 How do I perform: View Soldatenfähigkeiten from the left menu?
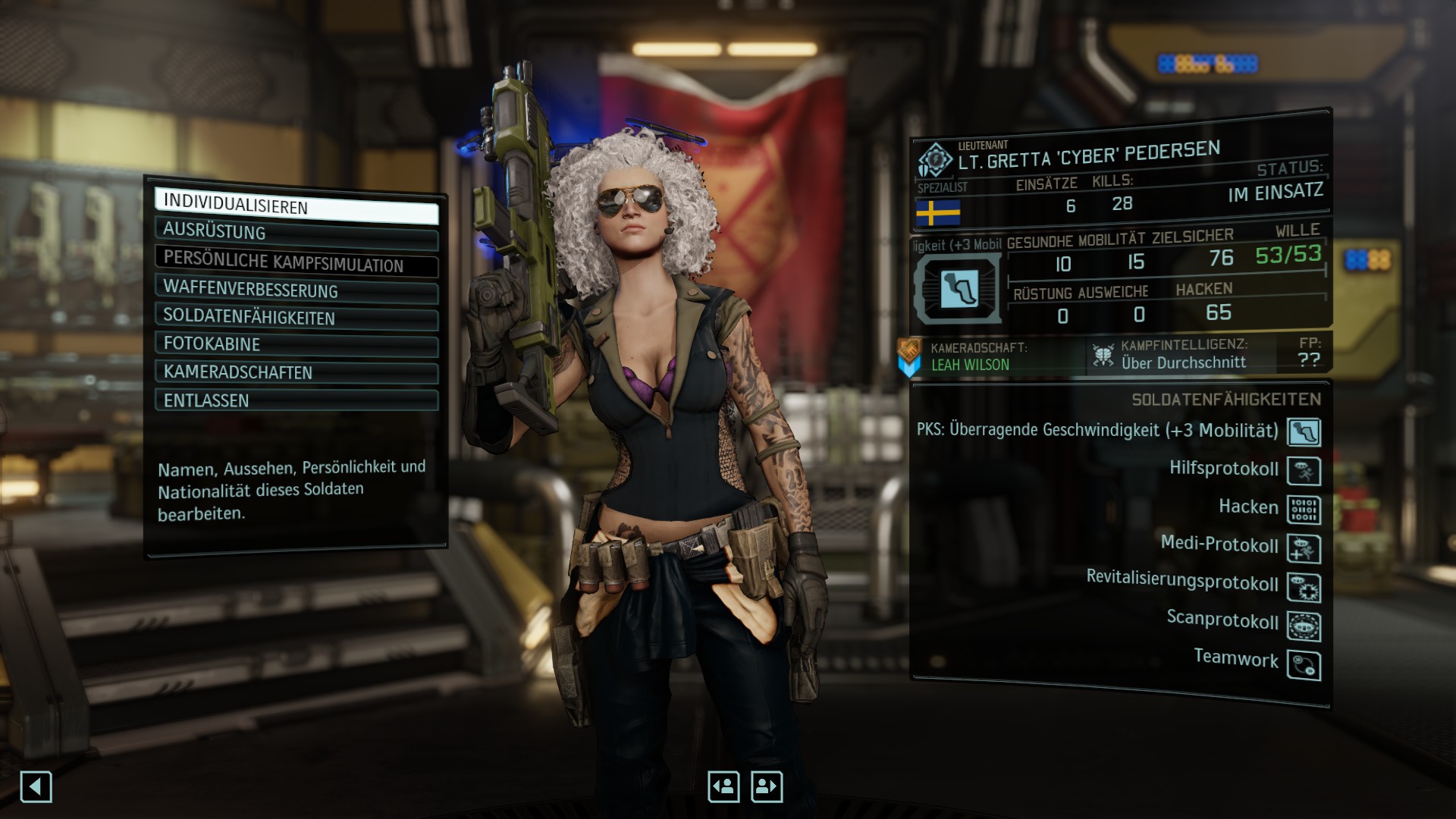pos(296,318)
